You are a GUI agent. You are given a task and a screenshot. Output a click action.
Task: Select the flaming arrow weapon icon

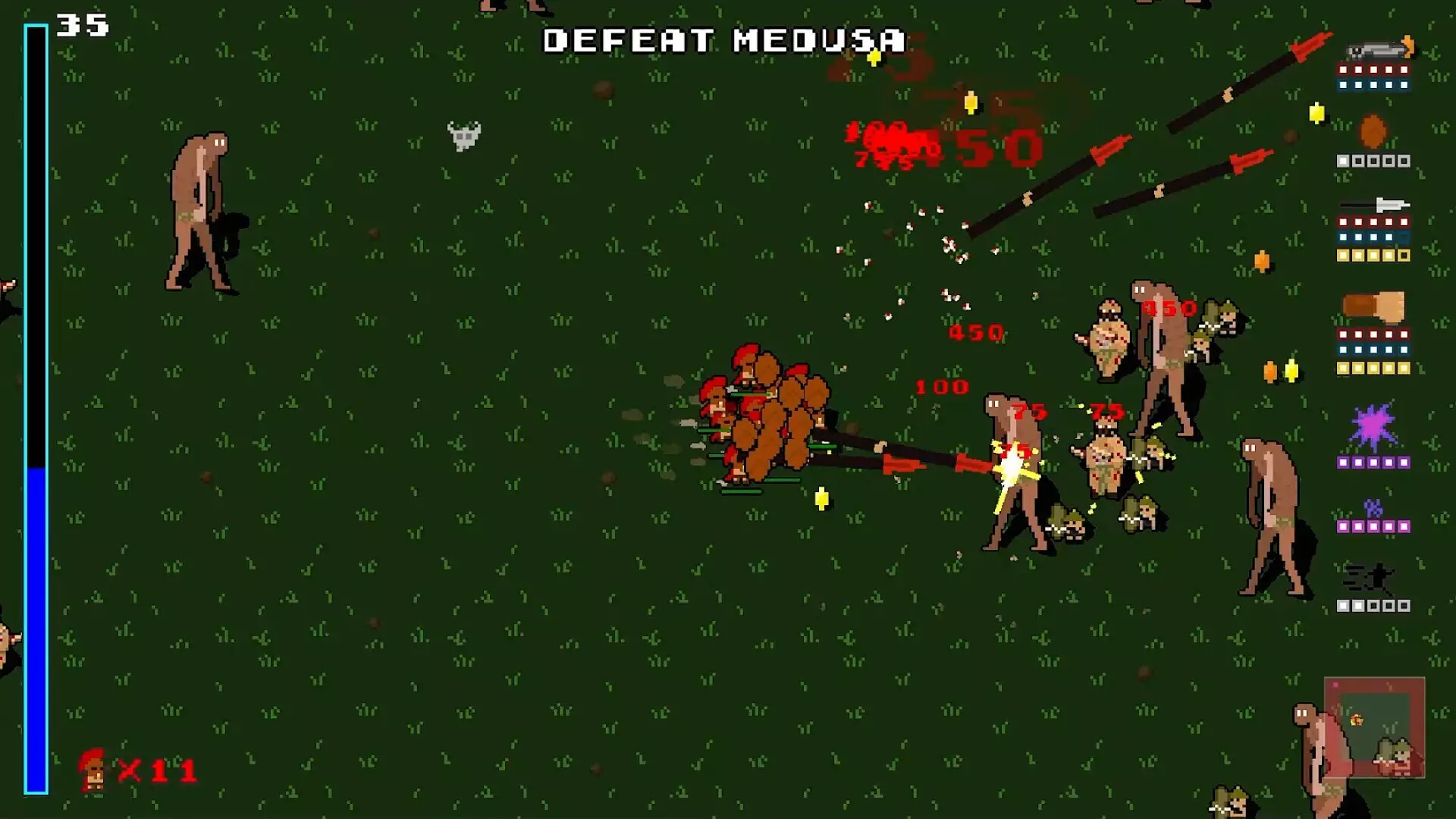coord(1379,50)
